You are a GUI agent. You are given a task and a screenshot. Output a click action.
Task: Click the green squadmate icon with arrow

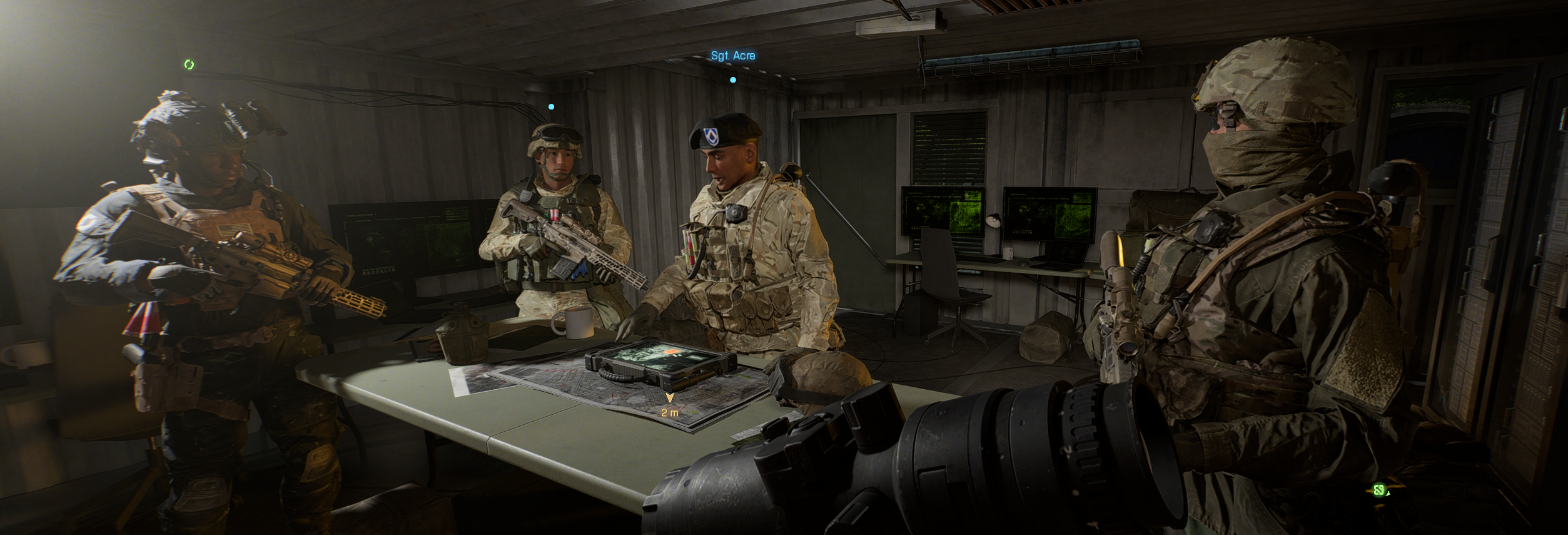(1379, 490)
